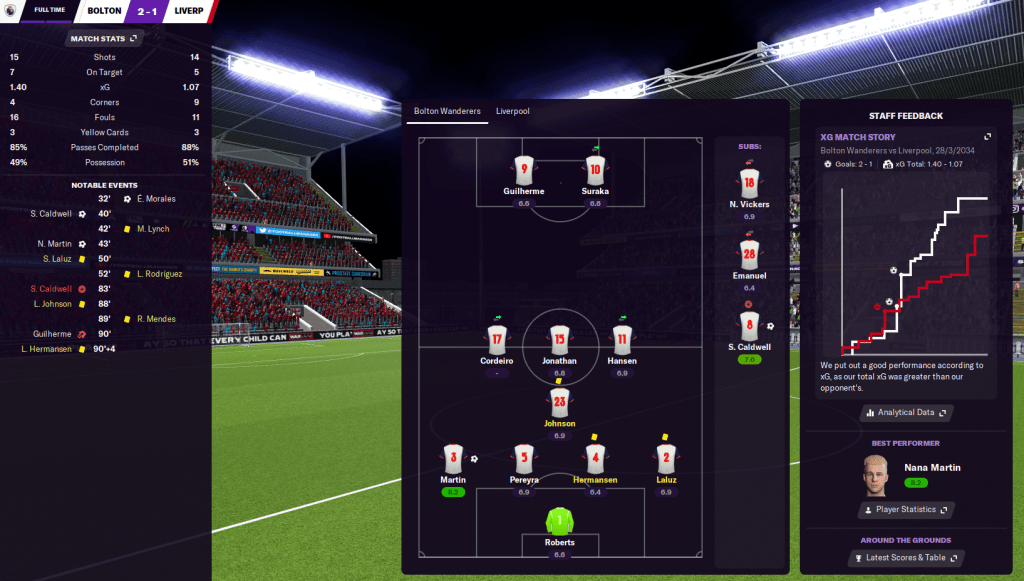The image size is (1024, 581).
Task: Expand the xG Match Story panel
Action: point(988,137)
